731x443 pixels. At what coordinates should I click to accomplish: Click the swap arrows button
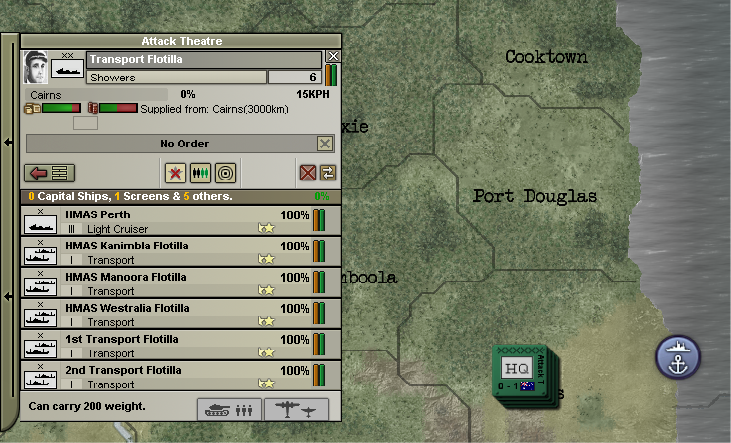point(328,173)
